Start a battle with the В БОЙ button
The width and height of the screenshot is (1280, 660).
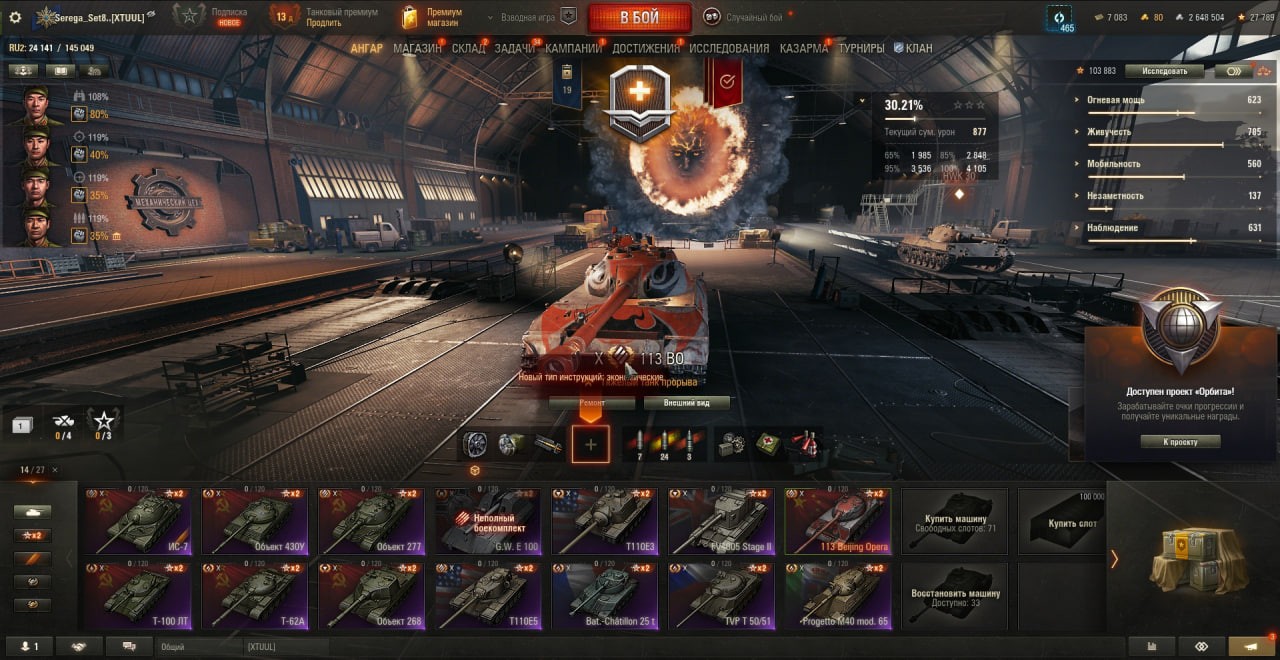click(x=639, y=17)
